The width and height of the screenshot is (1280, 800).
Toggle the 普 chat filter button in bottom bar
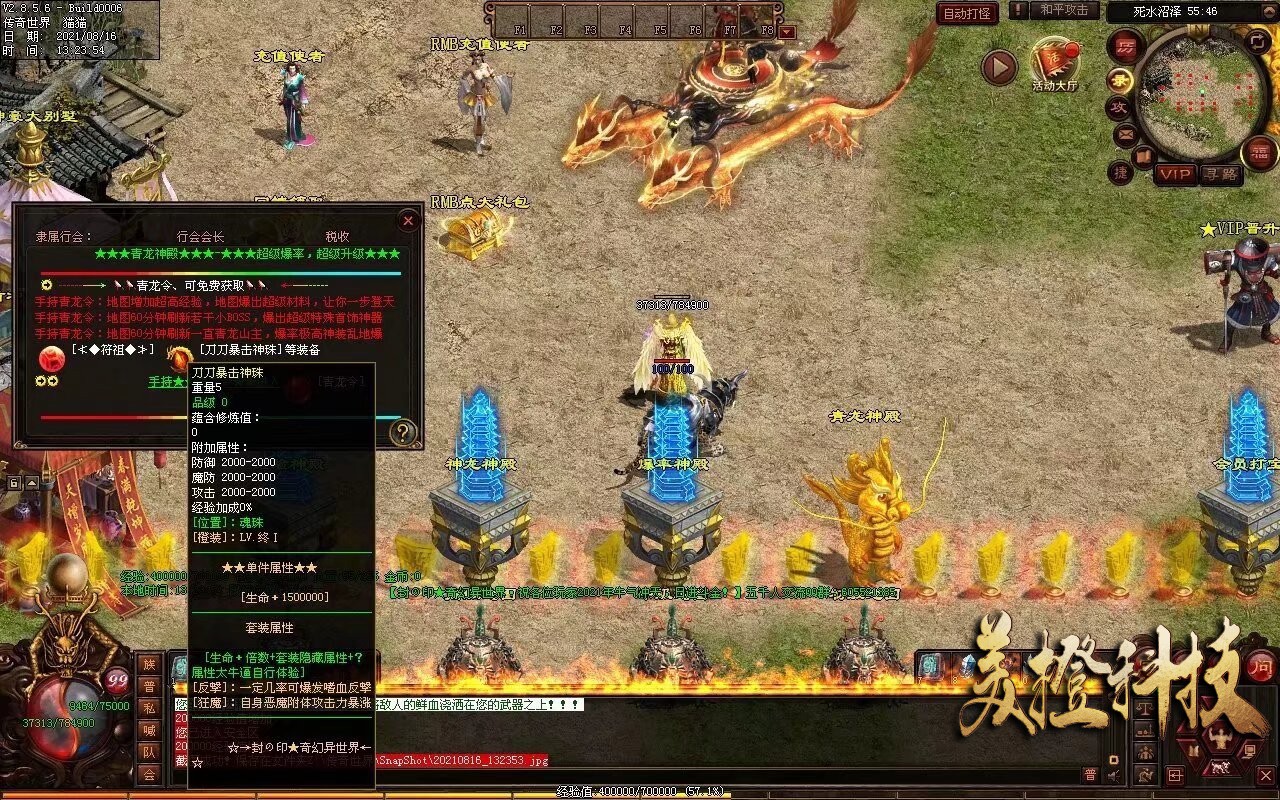[1091, 774]
